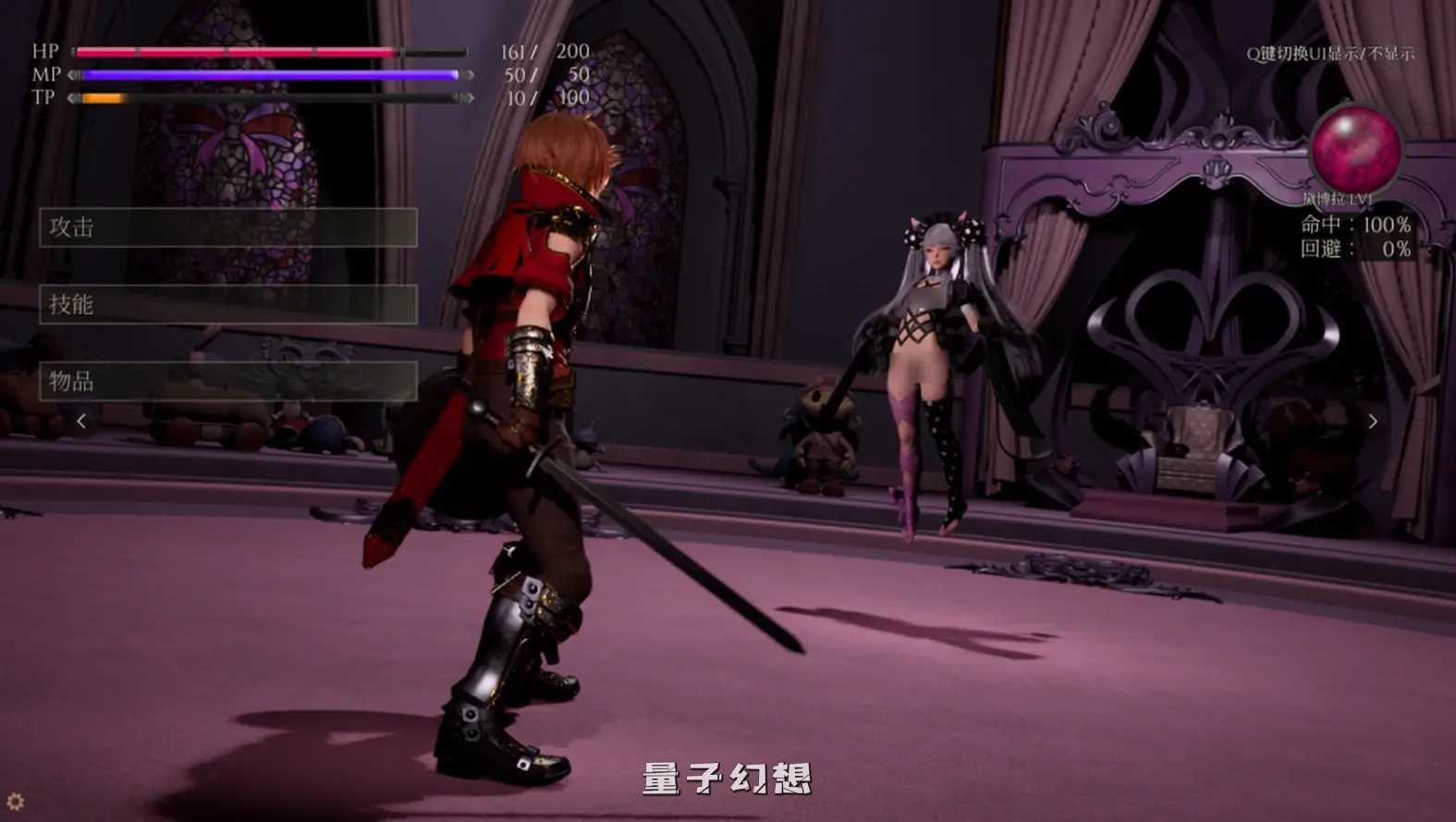
Task: Expand next target with right arrow chevron
Action: (1375, 422)
